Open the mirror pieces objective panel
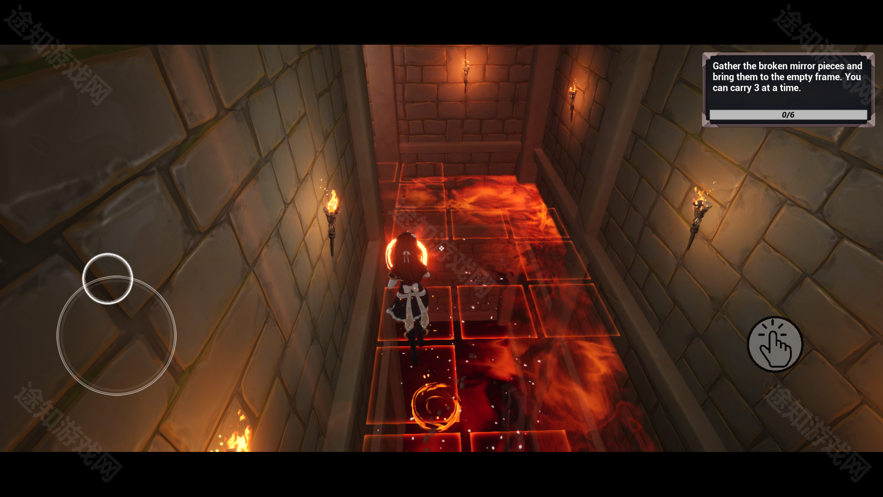Screen dimensions: 883x497 pos(788,89)
